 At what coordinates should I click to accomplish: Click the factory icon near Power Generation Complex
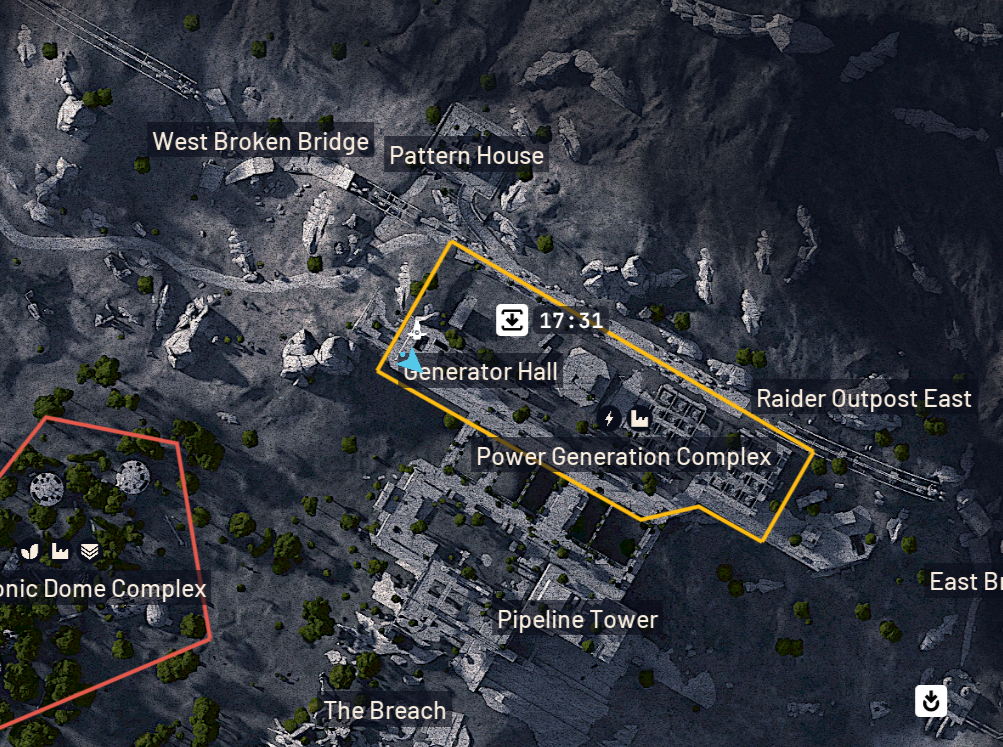pos(639,419)
